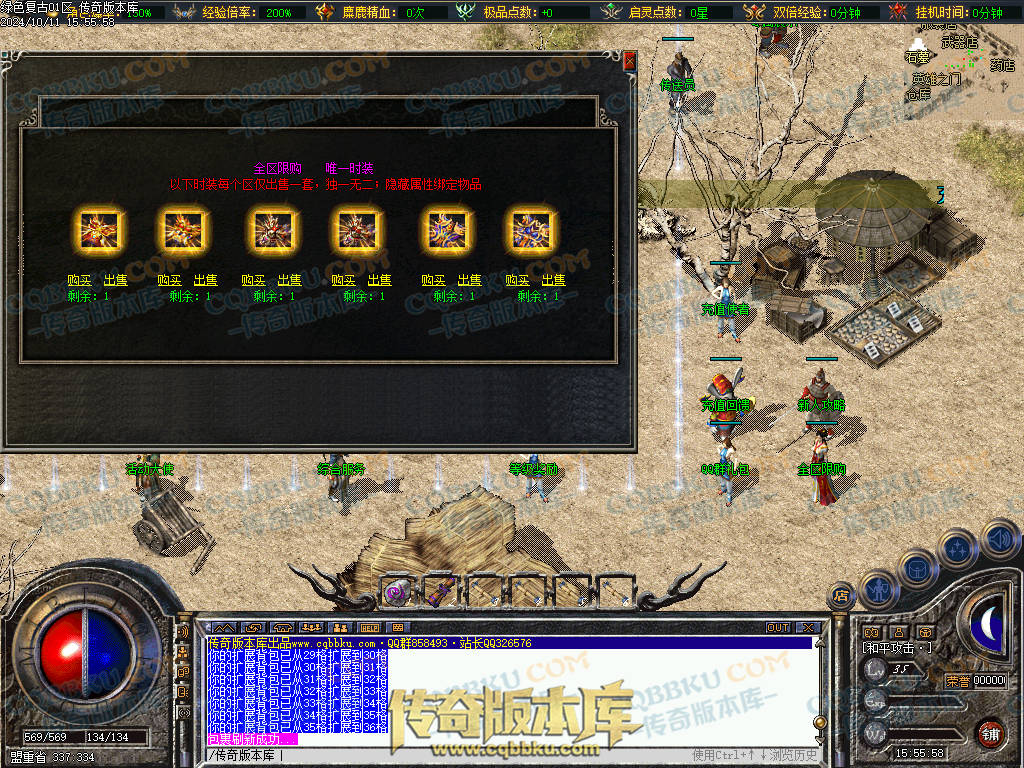Open the skills panel with star icon
Image resolution: width=1024 pixels, height=768 pixels.
tap(958, 548)
